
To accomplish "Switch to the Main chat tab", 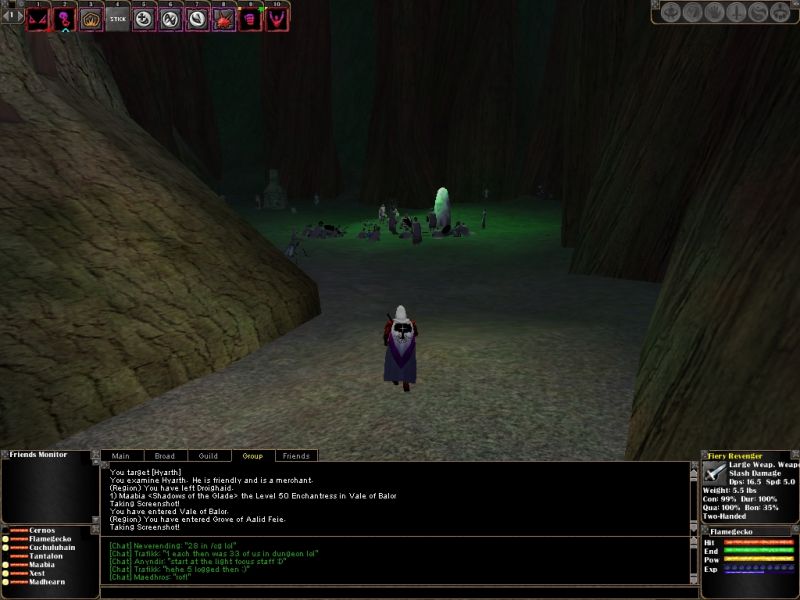I will click(121, 456).
